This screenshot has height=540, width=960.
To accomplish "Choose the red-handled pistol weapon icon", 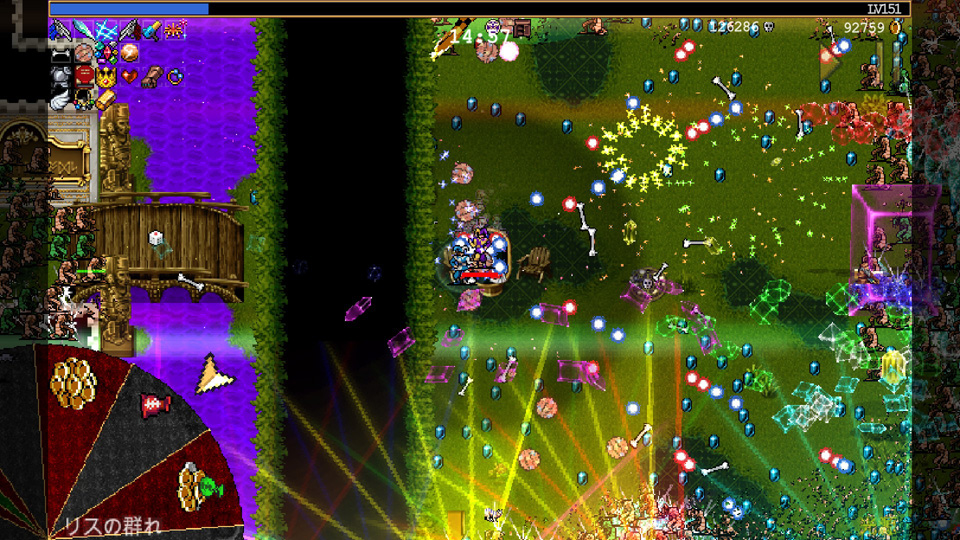I will [x=129, y=30].
